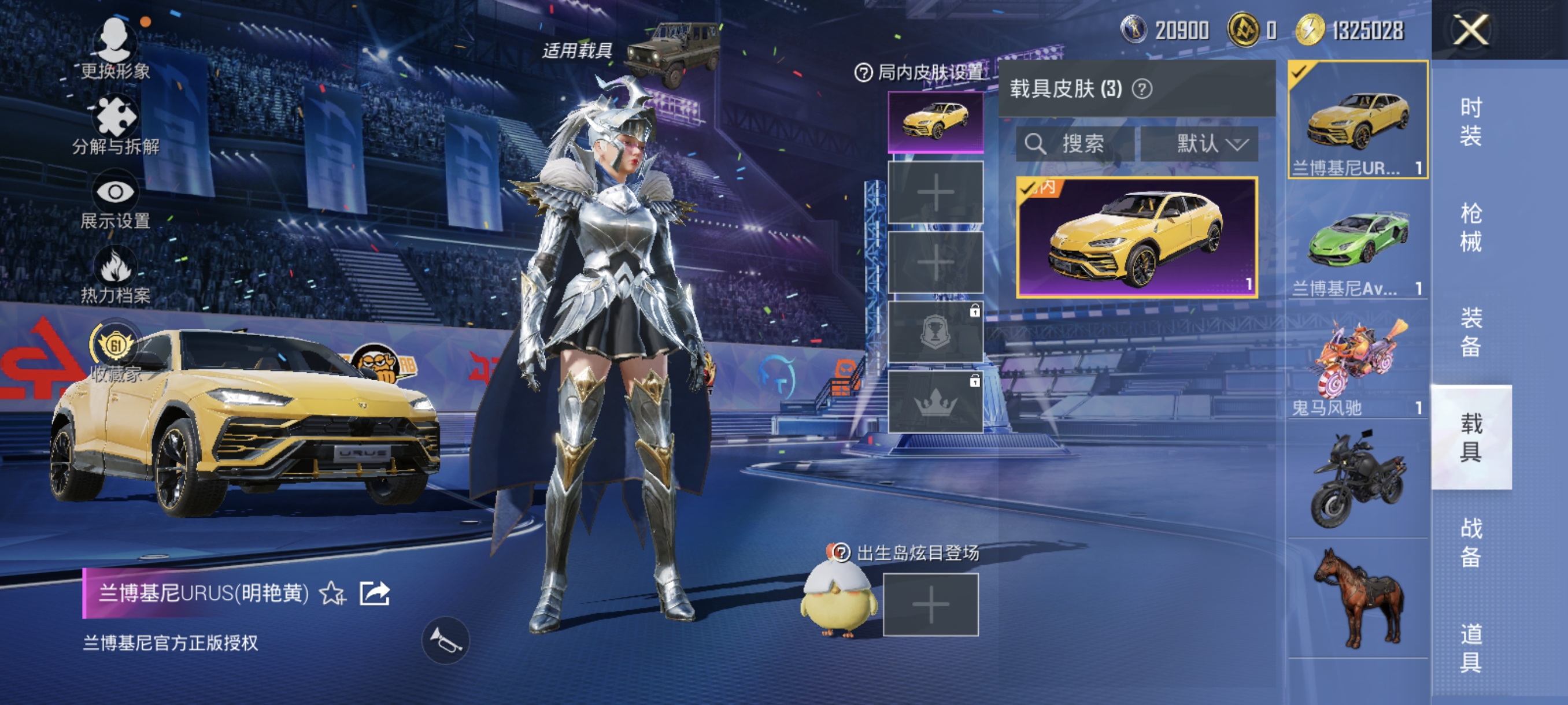Switch to the 装备 equipment tab
The height and width of the screenshot is (705, 1568).
pyautogui.click(x=1471, y=332)
